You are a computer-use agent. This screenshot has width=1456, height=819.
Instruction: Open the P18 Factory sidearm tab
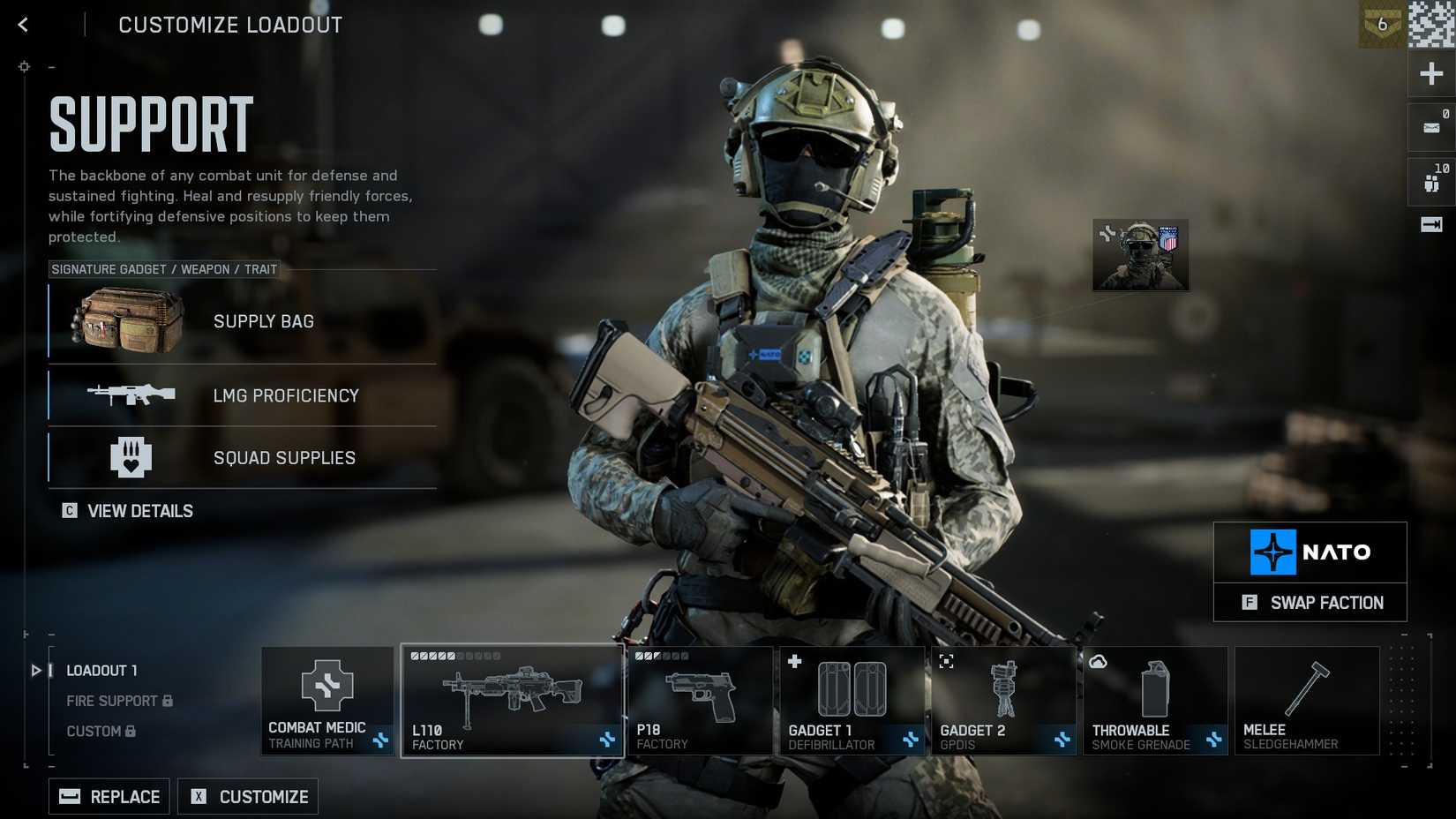700,700
